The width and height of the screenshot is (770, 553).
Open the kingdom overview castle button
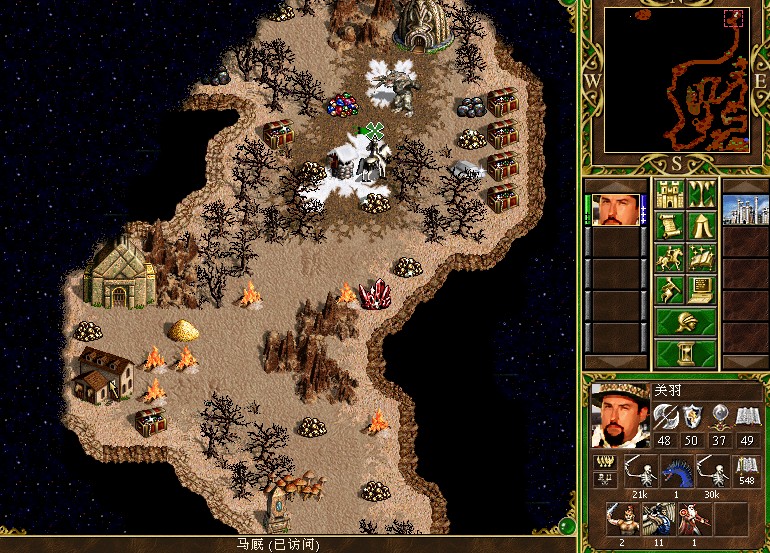point(670,191)
